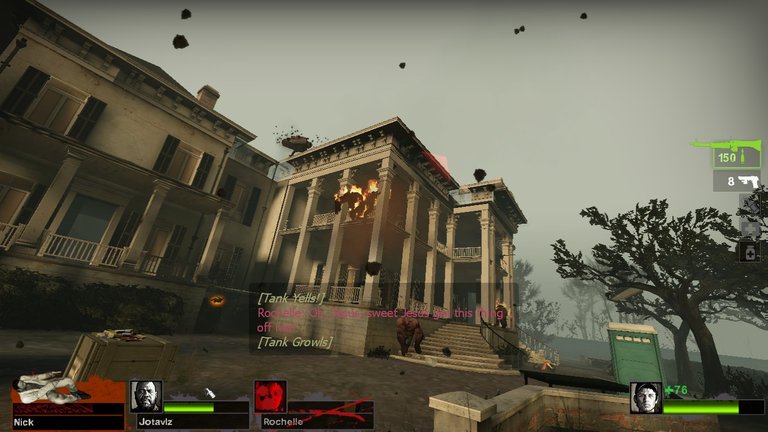This screenshot has width=768, height=432.
Task: Switch to the pistol weapon slot
Action: click(736, 181)
